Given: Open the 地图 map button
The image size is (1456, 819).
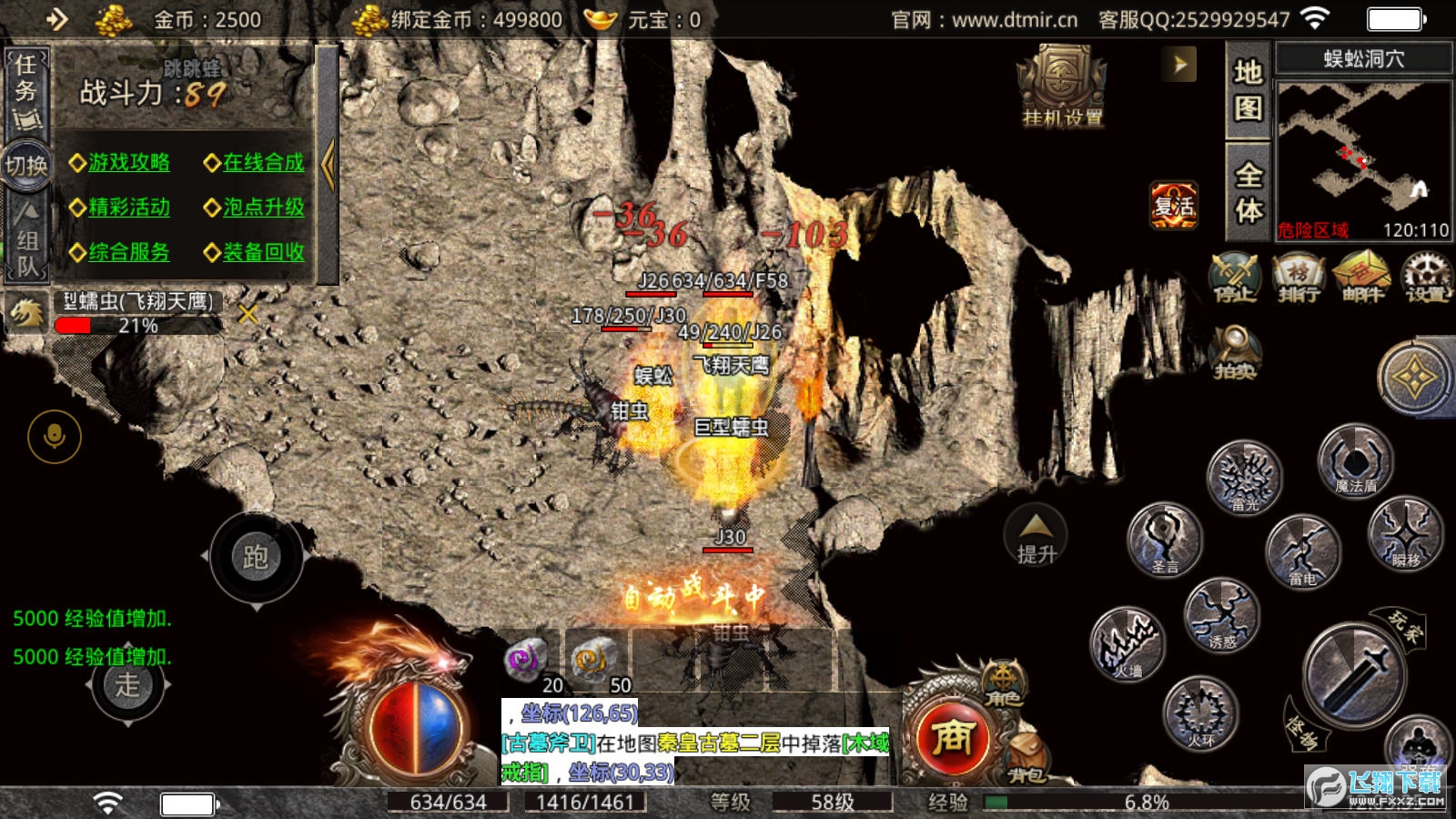Looking at the screenshot, I should tap(1248, 89).
